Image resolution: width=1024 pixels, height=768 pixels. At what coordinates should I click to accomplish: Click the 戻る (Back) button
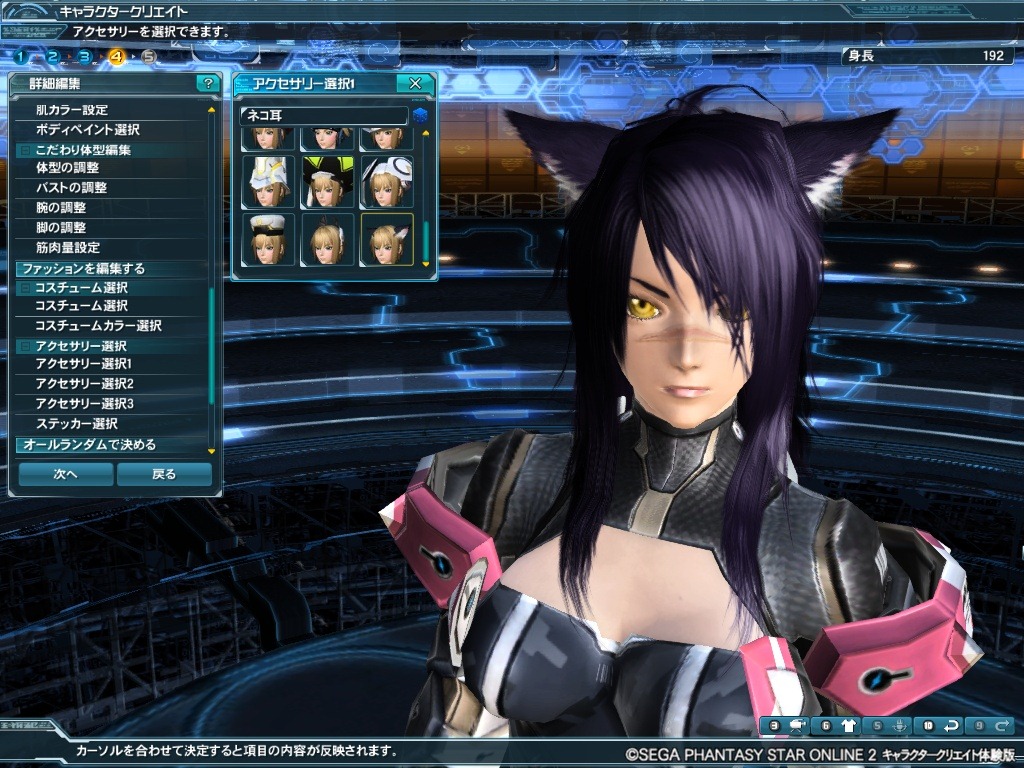pos(164,474)
